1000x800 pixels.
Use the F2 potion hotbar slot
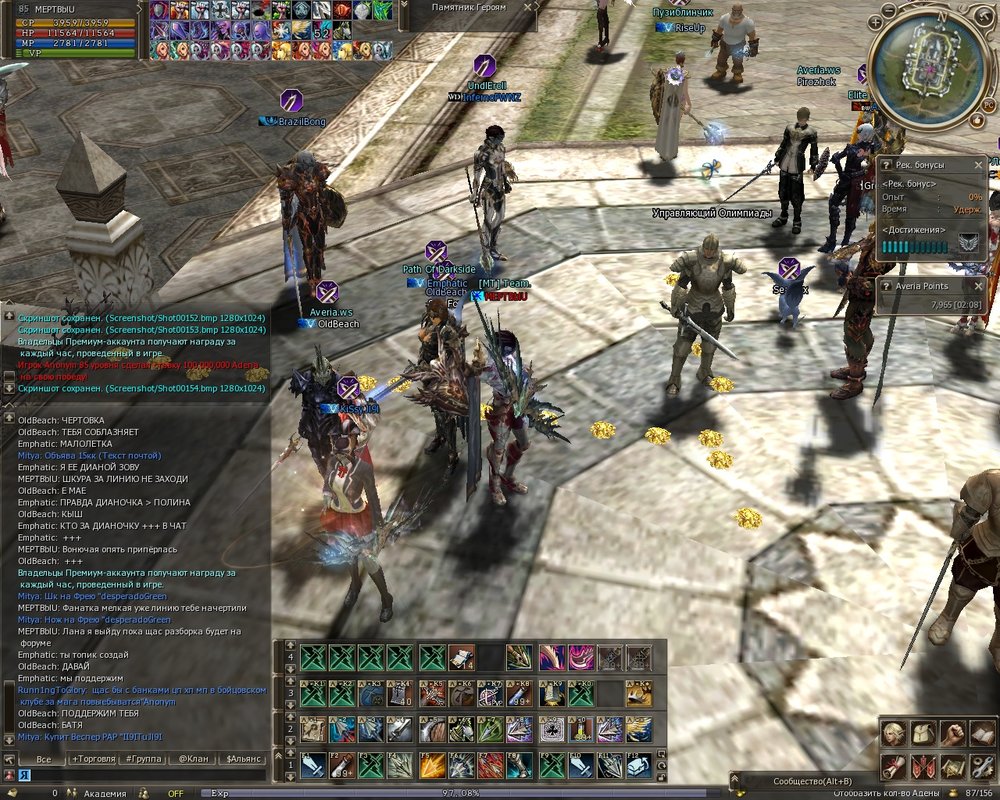pyautogui.click(x=344, y=765)
